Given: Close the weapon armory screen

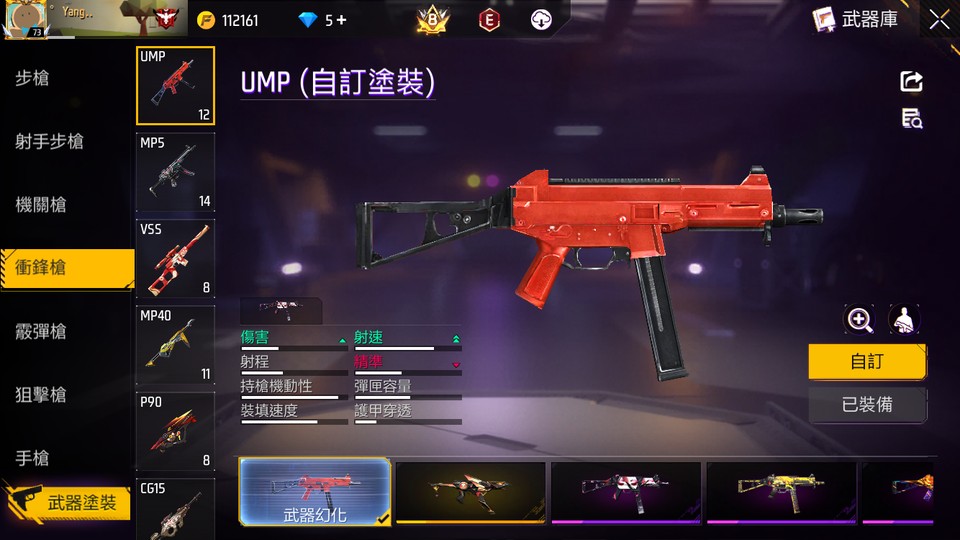Looking at the screenshot, I should point(939,19).
